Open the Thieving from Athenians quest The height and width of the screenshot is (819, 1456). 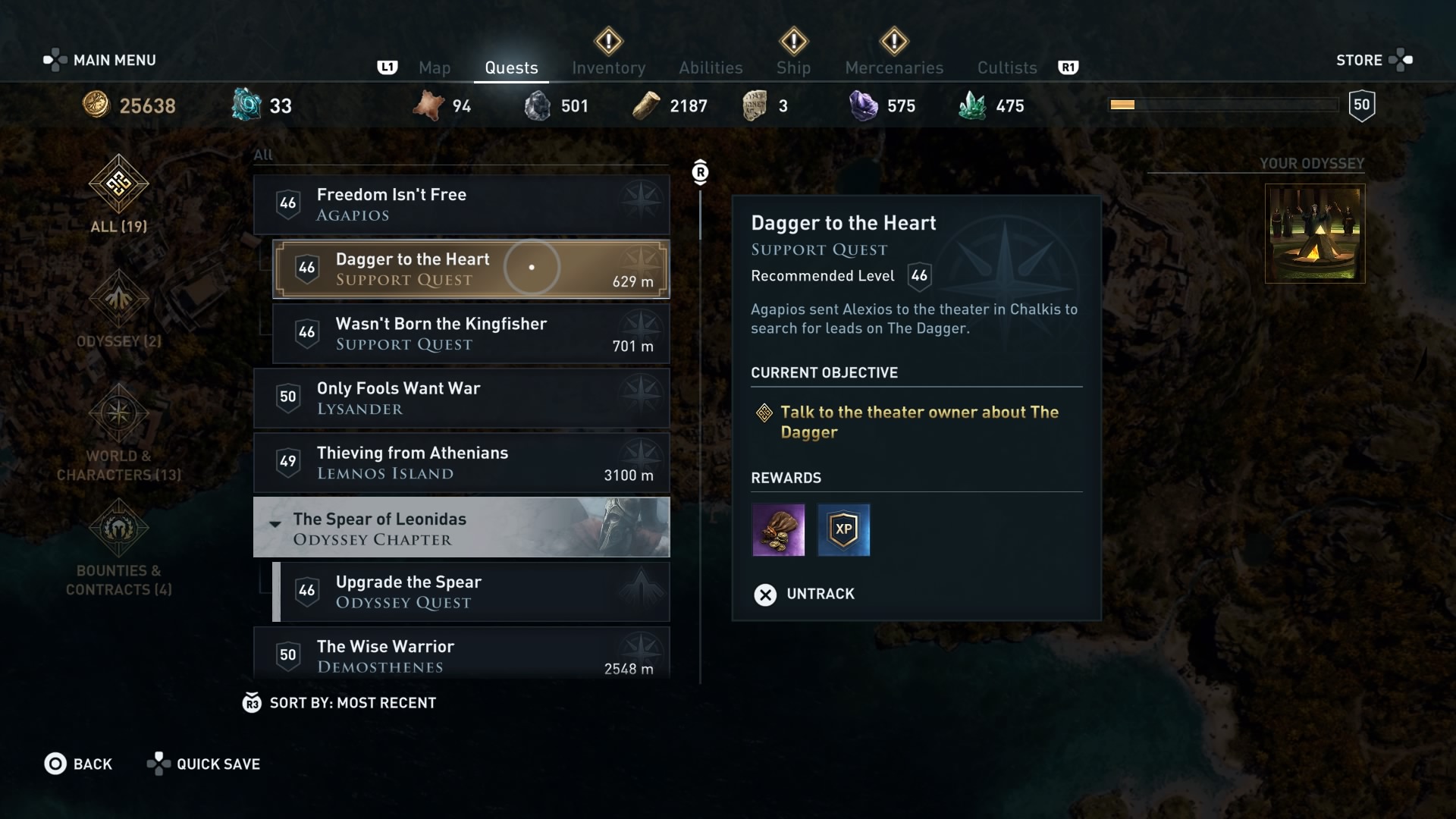click(x=461, y=463)
